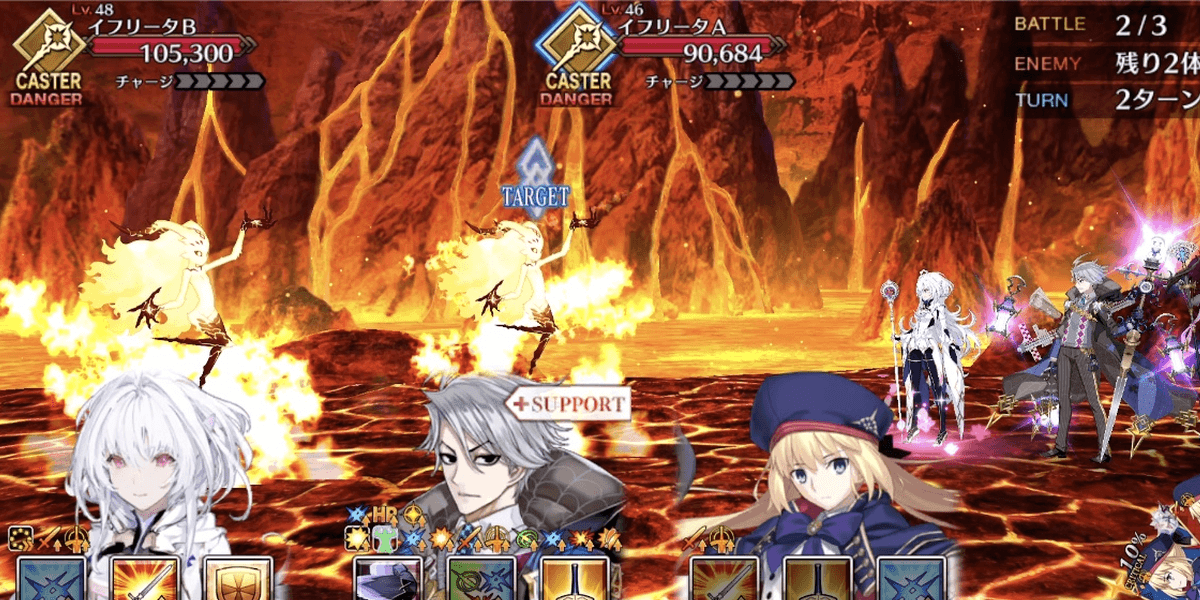Trigger the blue-hat servant's blue star skill
This screenshot has height=600, width=1200.
pyautogui.click(x=910, y=580)
